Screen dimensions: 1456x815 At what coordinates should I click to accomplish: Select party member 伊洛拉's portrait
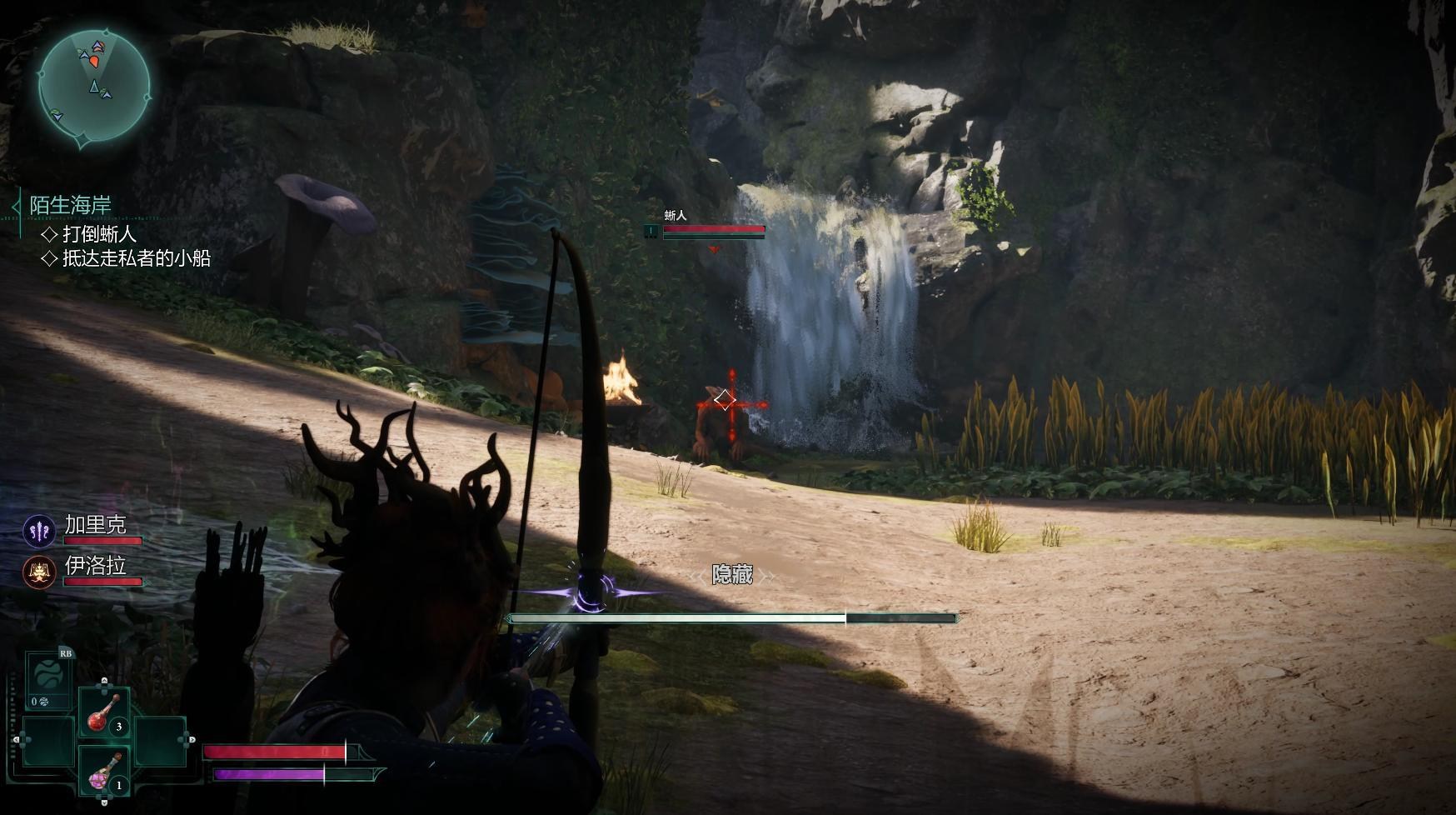coord(39,572)
